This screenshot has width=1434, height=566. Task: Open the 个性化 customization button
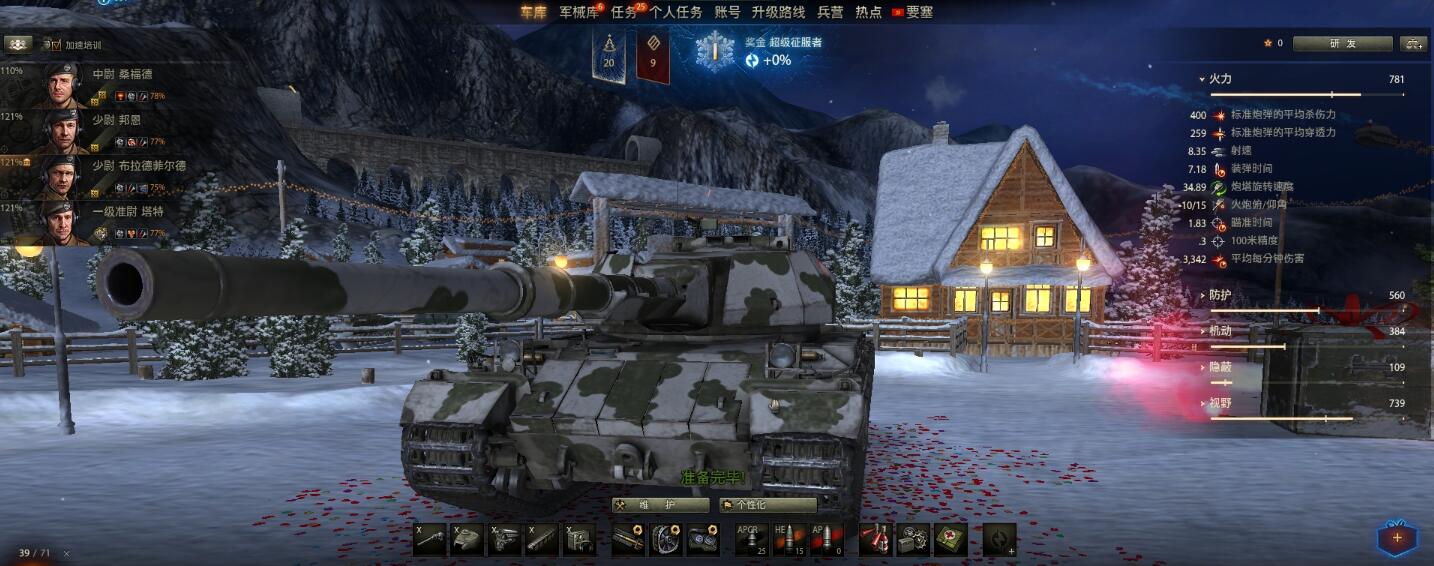[x=767, y=505]
